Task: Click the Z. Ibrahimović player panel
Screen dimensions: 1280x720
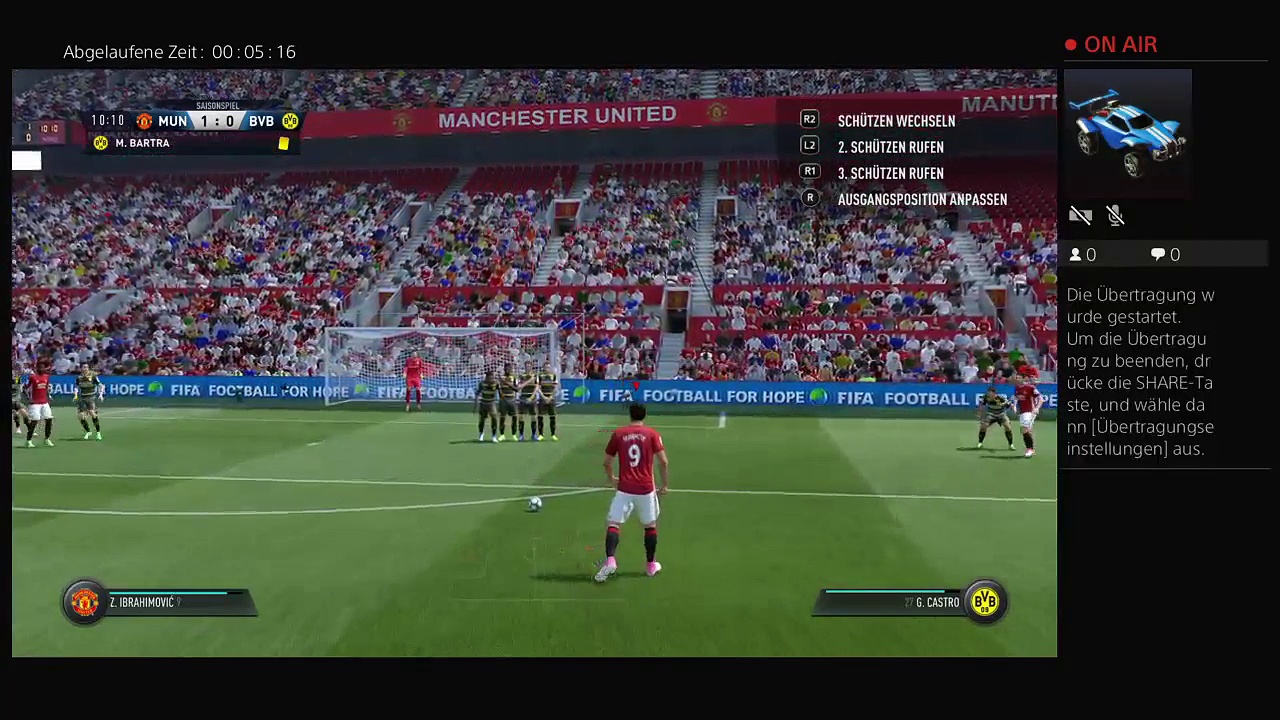Action: [x=160, y=602]
